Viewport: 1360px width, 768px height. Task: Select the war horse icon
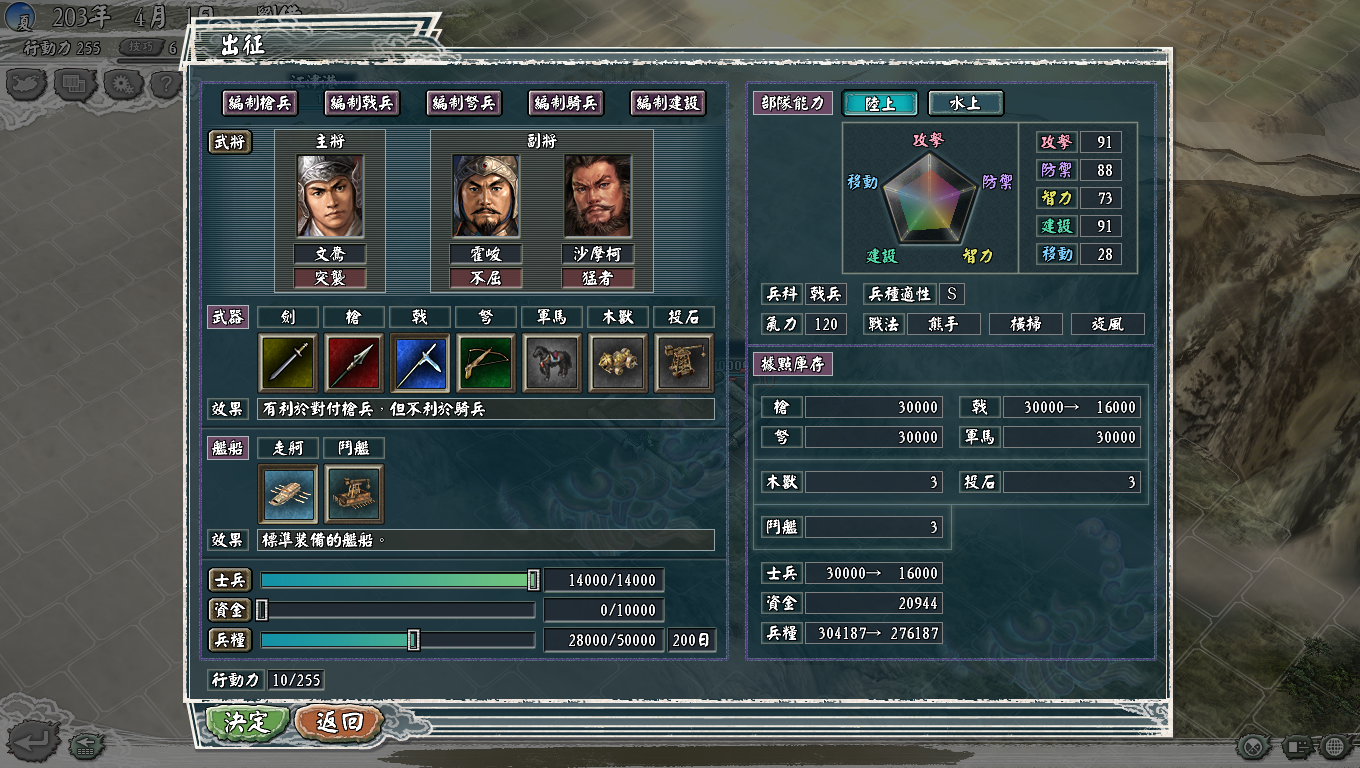552,362
